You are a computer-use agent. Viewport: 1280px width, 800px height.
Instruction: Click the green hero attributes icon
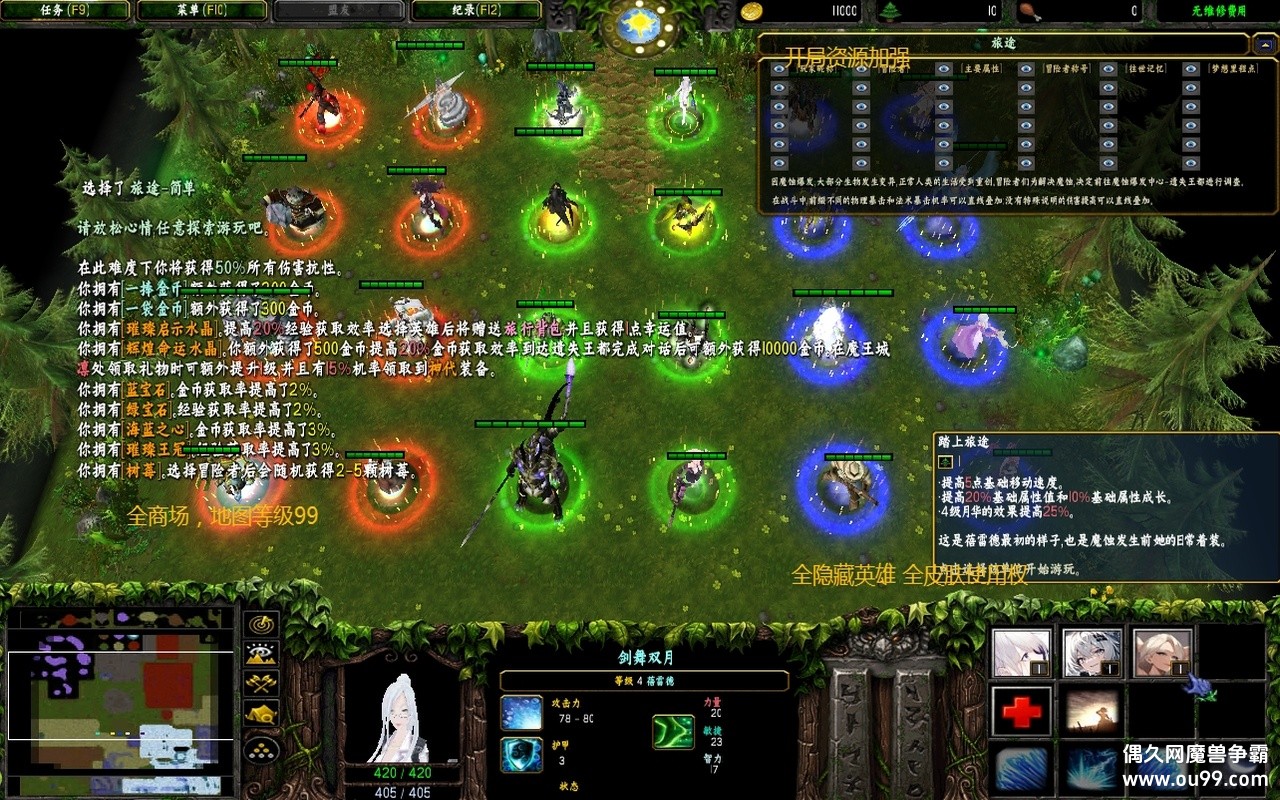click(x=673, y=731)
